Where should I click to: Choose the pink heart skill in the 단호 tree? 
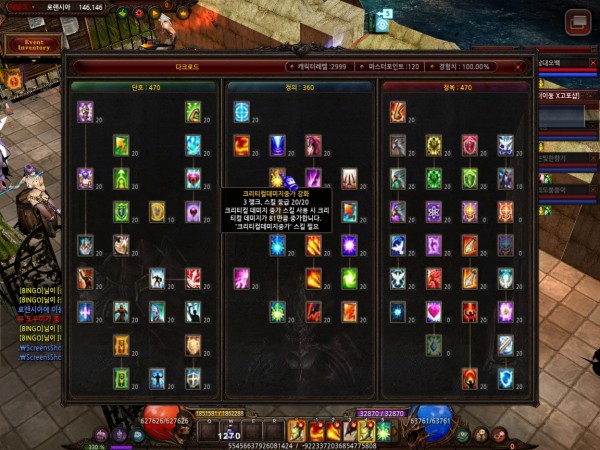click(x=193, y=179)
